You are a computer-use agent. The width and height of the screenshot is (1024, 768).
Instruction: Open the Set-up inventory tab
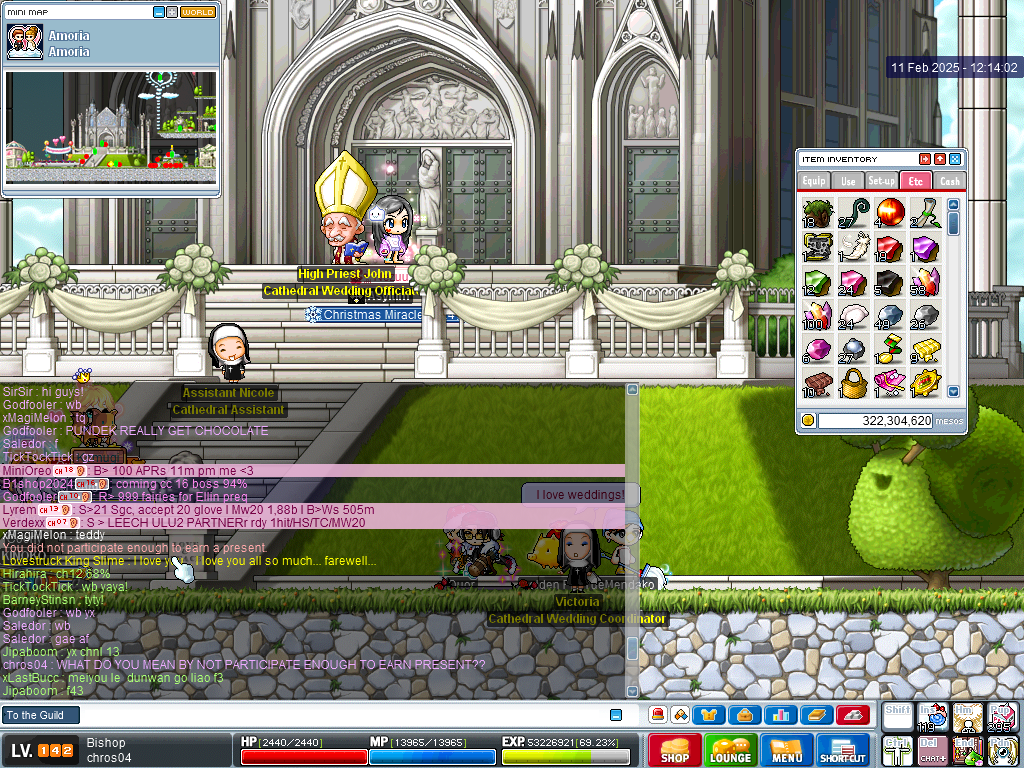(881, 181)
